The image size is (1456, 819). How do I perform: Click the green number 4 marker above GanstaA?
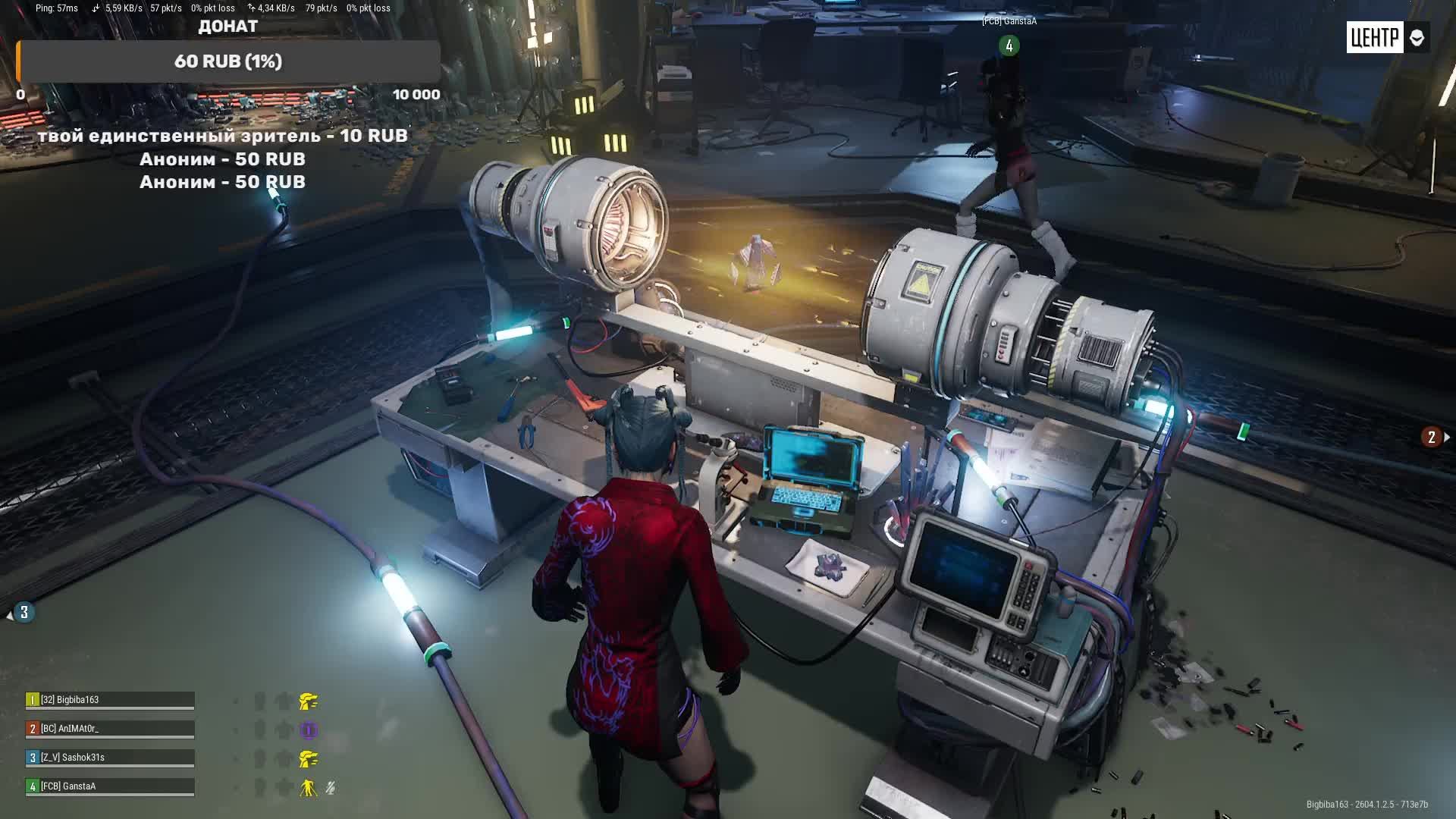pos(1009,45)
